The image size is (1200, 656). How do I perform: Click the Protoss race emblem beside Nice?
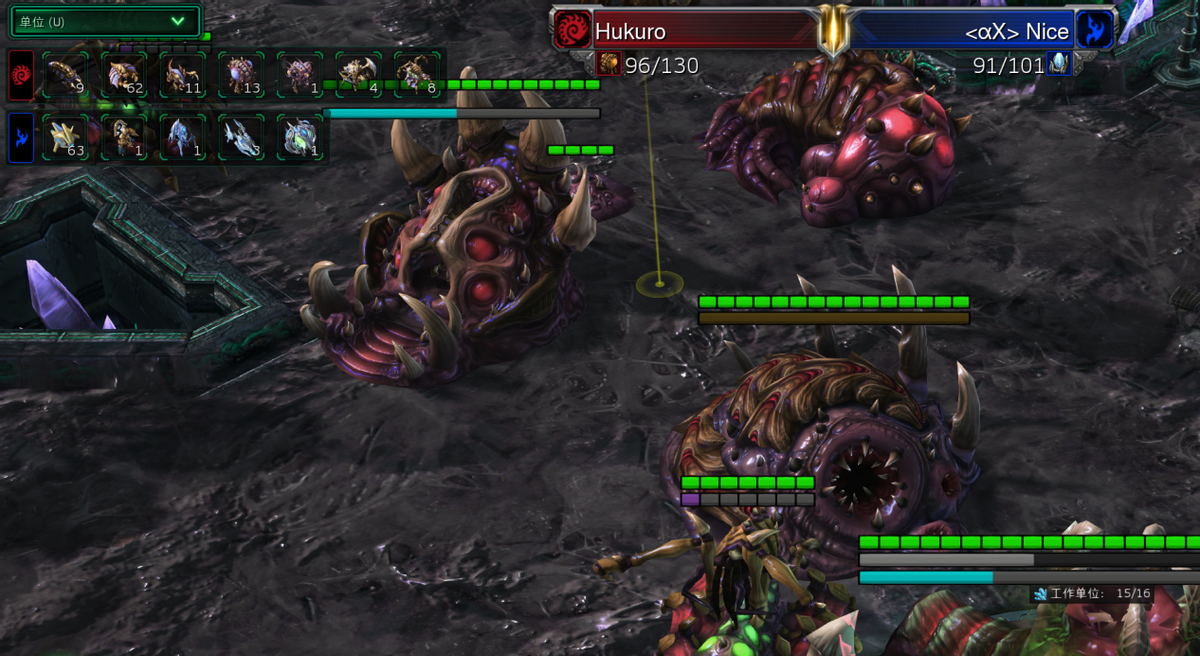pos(1094,30)
